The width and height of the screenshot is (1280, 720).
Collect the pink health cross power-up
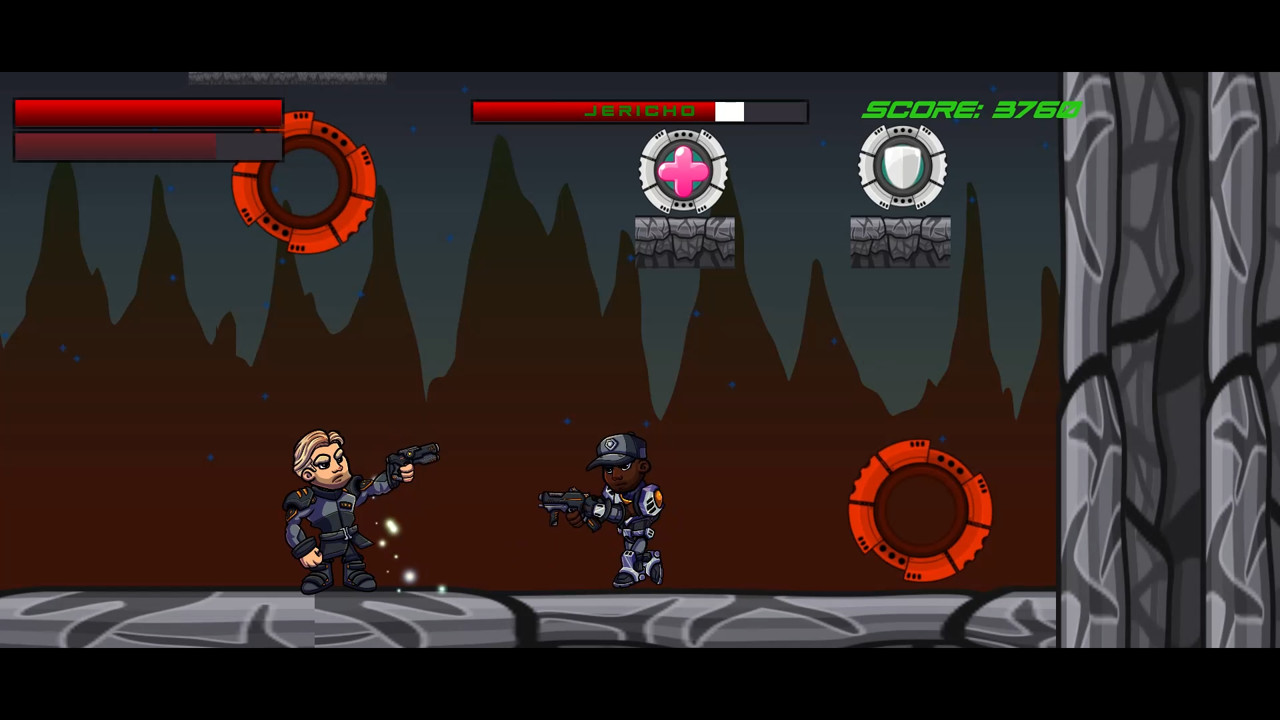(683, 172)
